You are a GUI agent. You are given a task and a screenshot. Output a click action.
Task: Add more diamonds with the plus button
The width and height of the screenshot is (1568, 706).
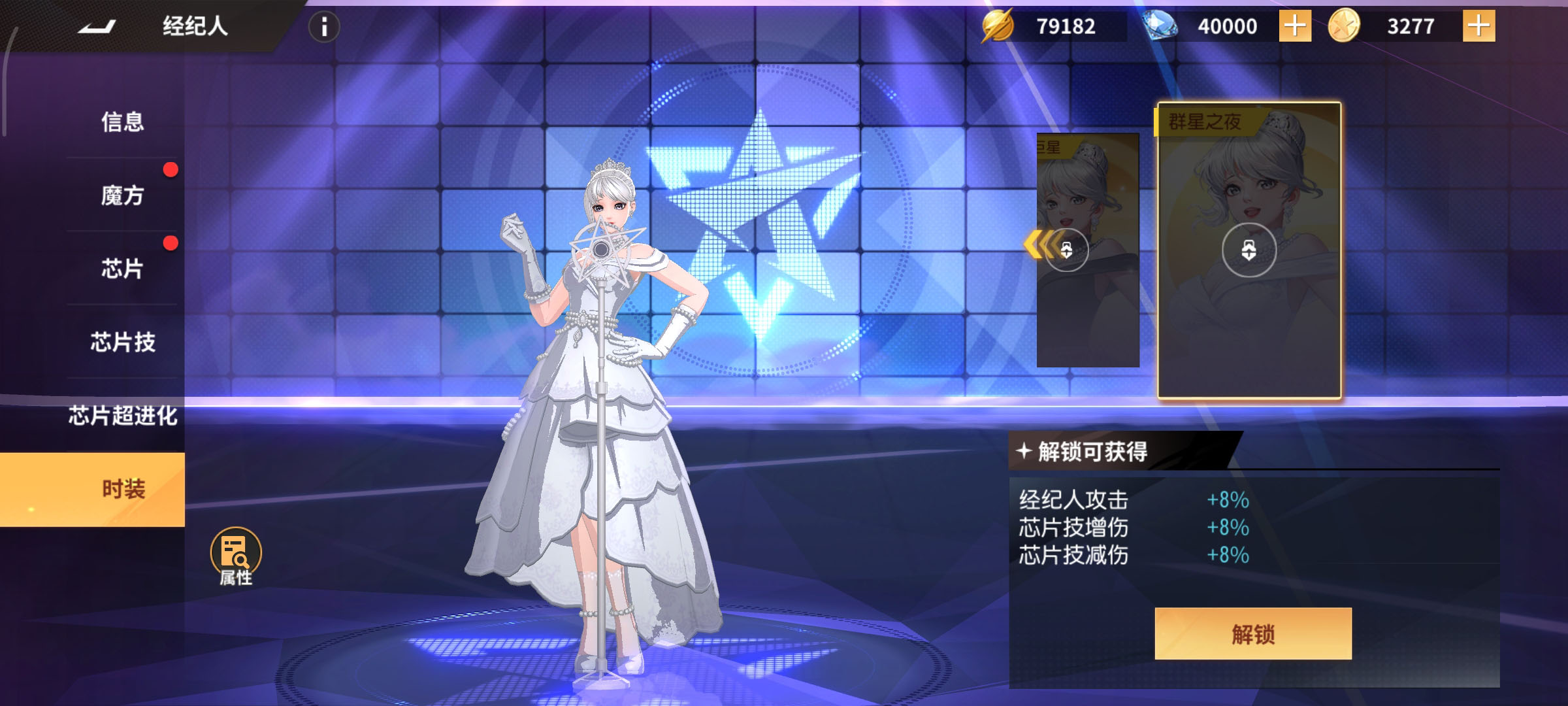pos(1294,27)
